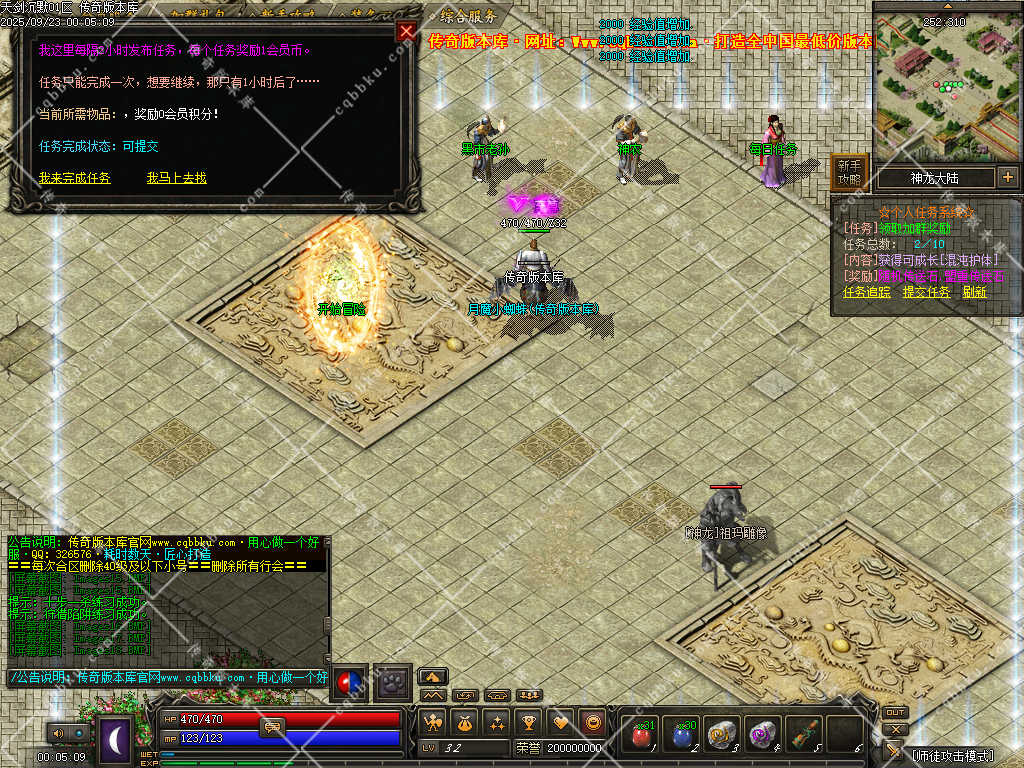Open the 新手攻略 beginner guide button

coord(849,172)
